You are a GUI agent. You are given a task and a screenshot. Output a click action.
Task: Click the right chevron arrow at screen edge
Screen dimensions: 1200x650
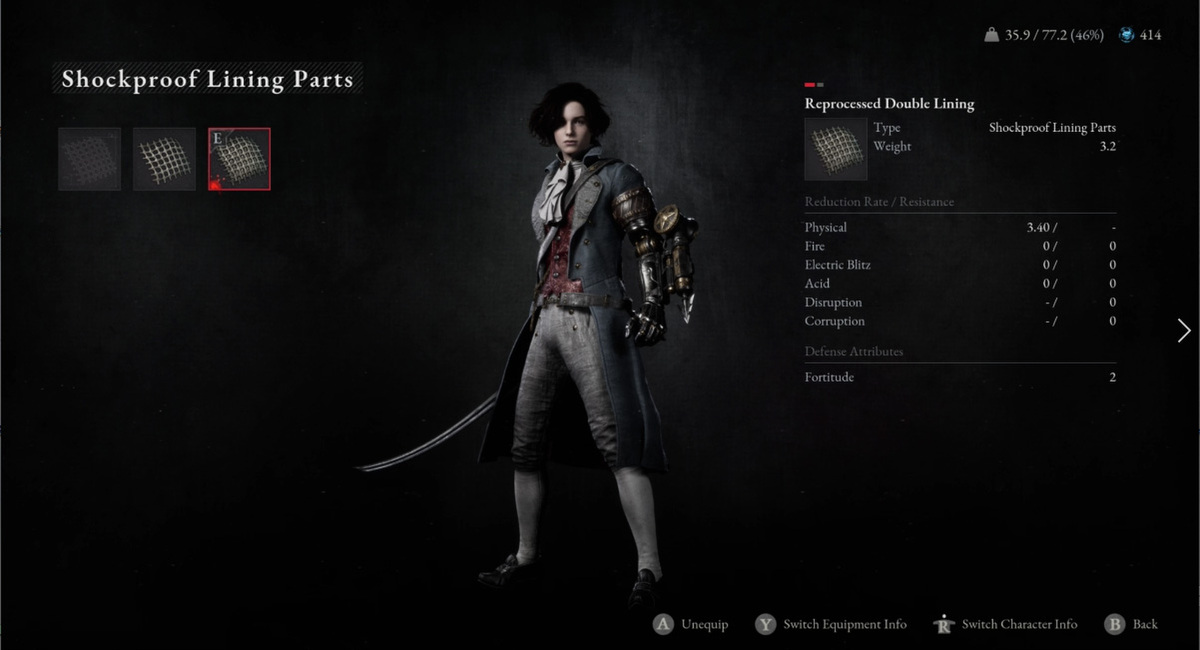point(1184,331)
